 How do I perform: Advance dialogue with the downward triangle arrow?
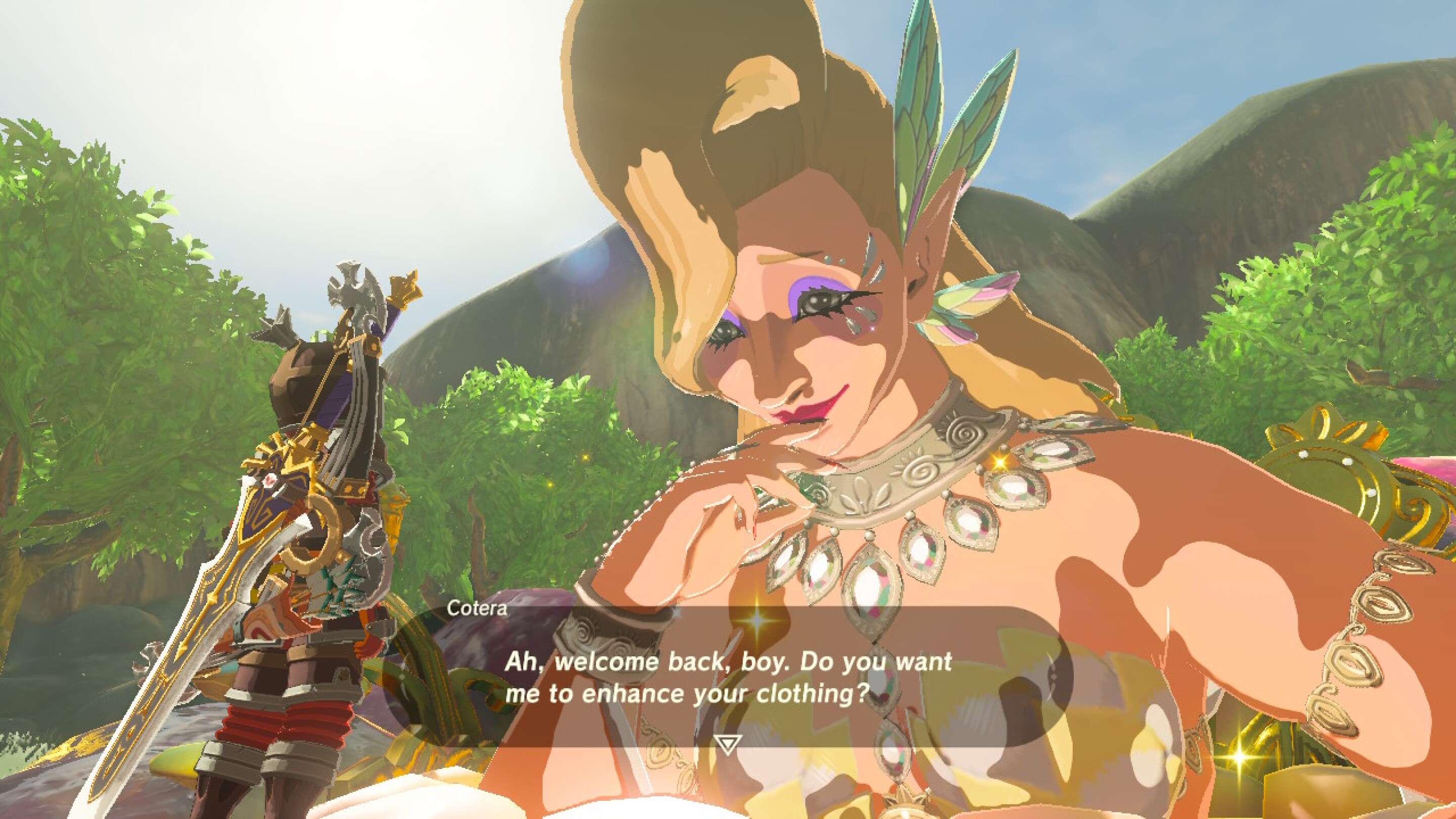coord(727,743)
